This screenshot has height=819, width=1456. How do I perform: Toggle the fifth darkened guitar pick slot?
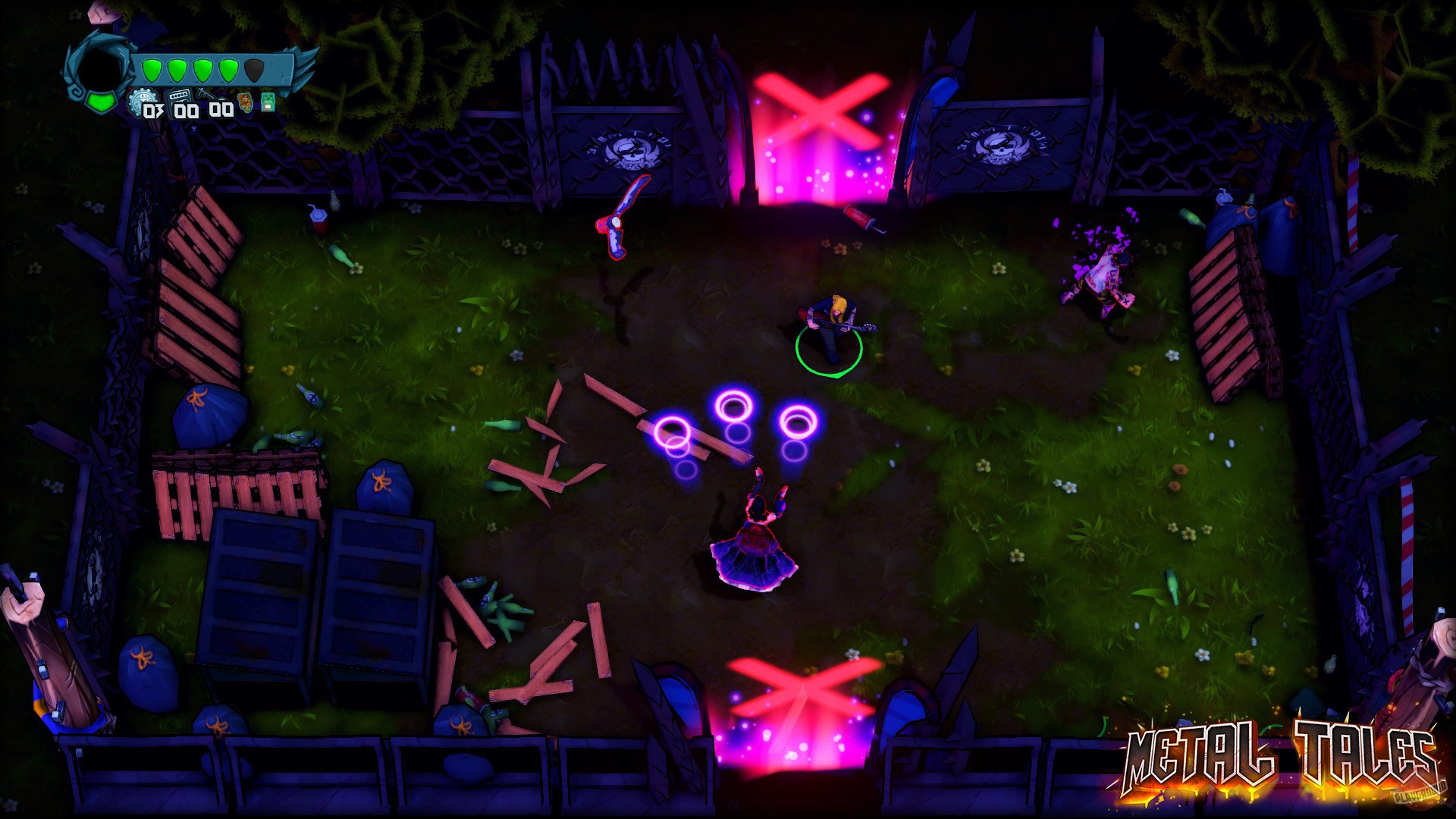click(x=254, y=71)
